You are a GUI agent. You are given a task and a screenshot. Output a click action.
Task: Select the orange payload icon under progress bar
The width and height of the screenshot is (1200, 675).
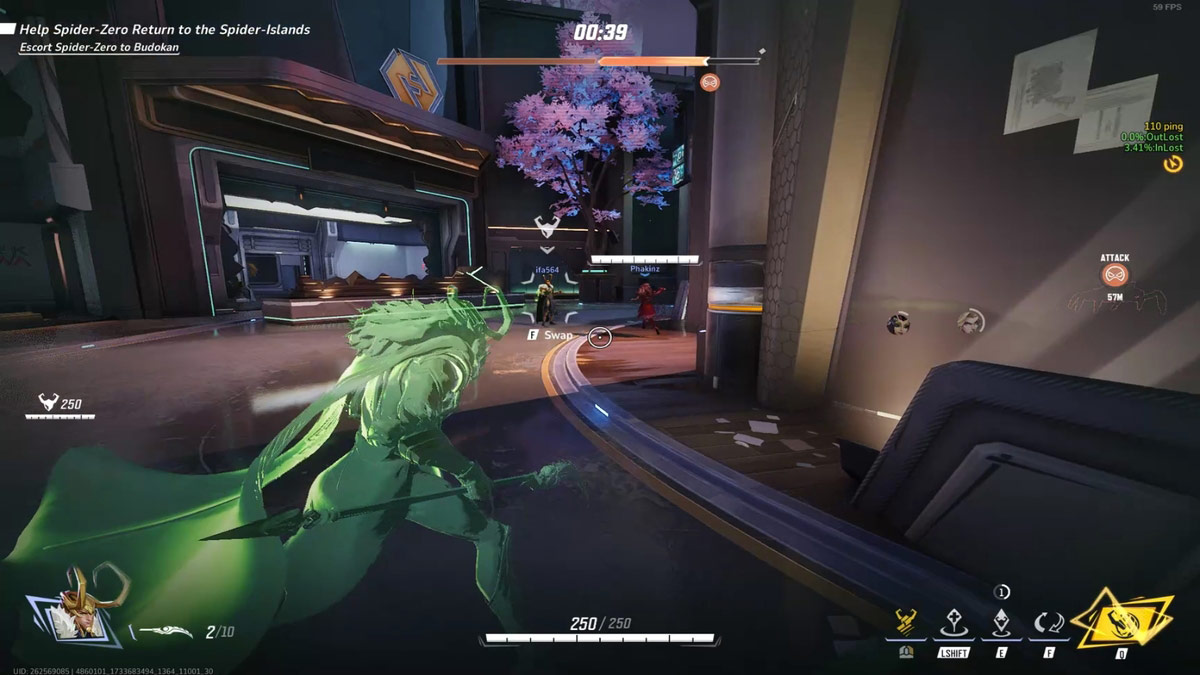[x=710, y=82]
